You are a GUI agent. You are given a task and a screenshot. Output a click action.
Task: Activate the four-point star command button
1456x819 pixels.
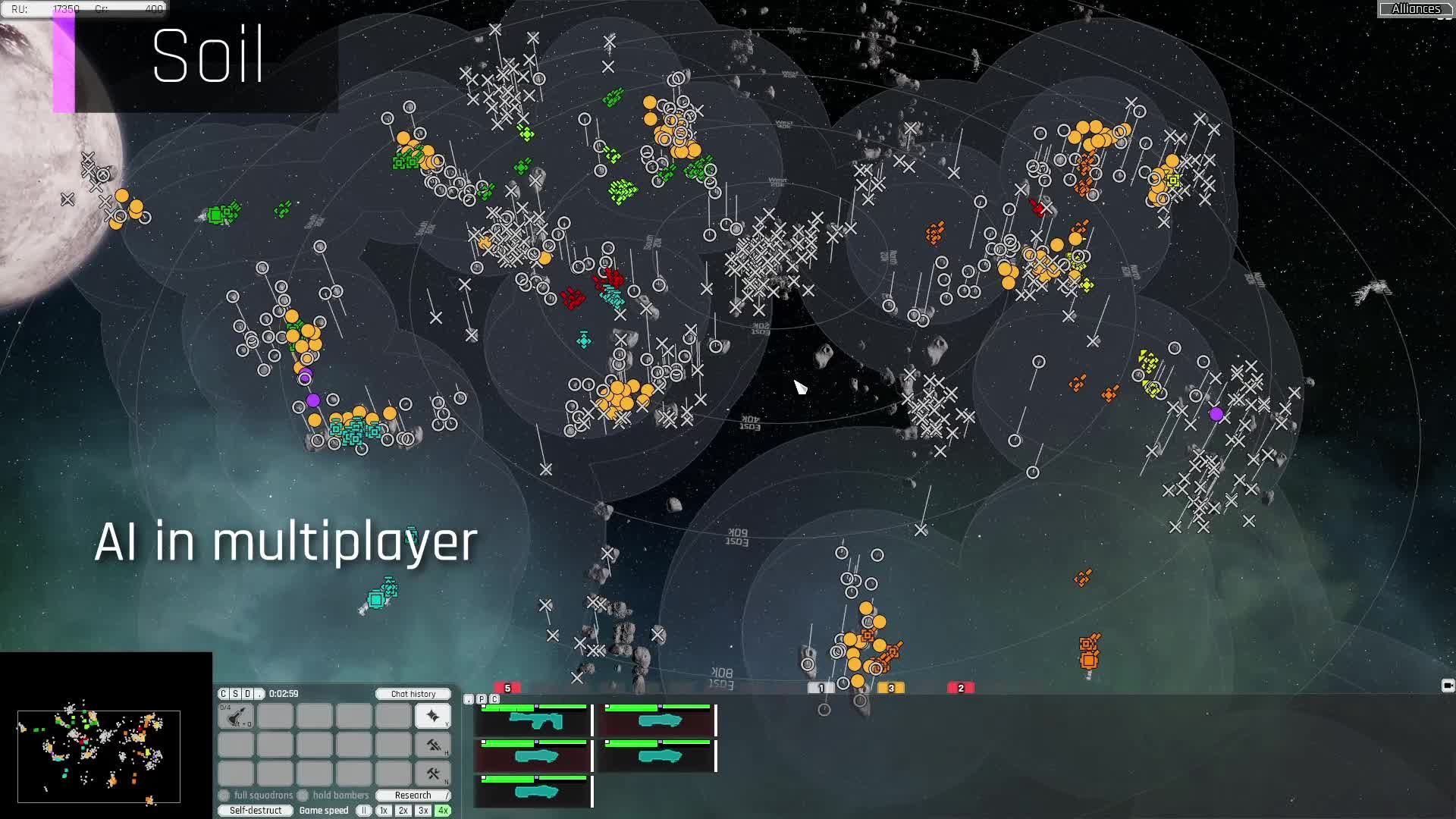(433, 716)
